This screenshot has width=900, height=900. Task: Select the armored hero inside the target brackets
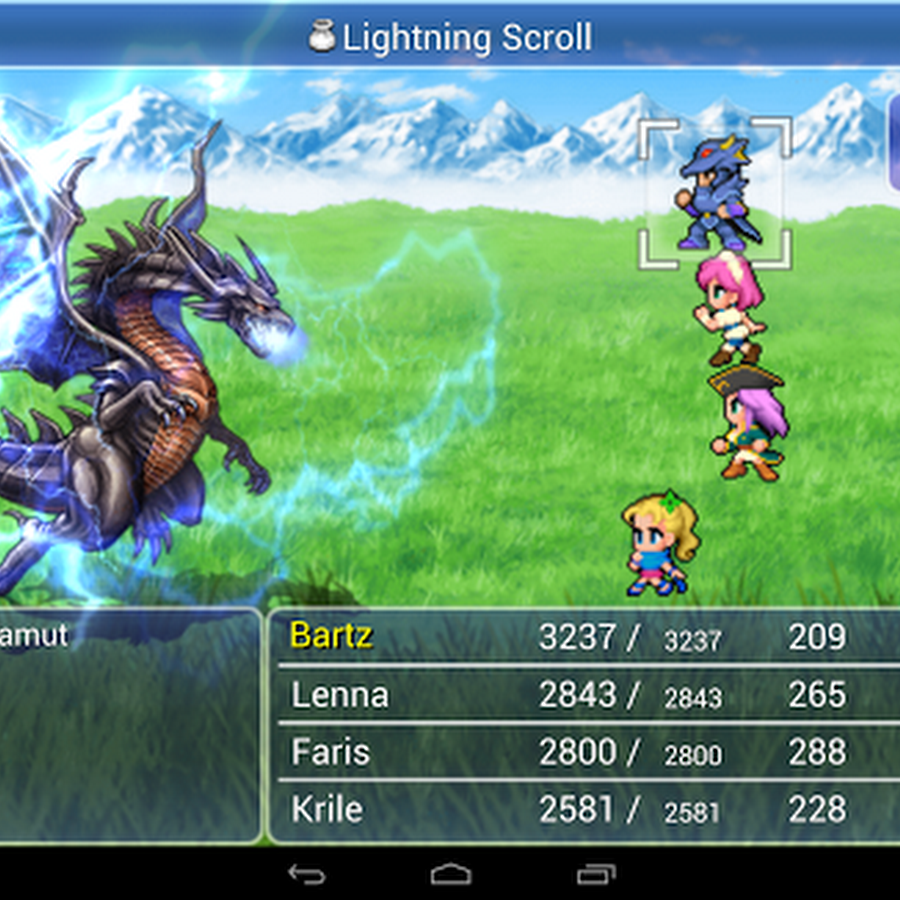pyautogui.click(x=714, y=193)
